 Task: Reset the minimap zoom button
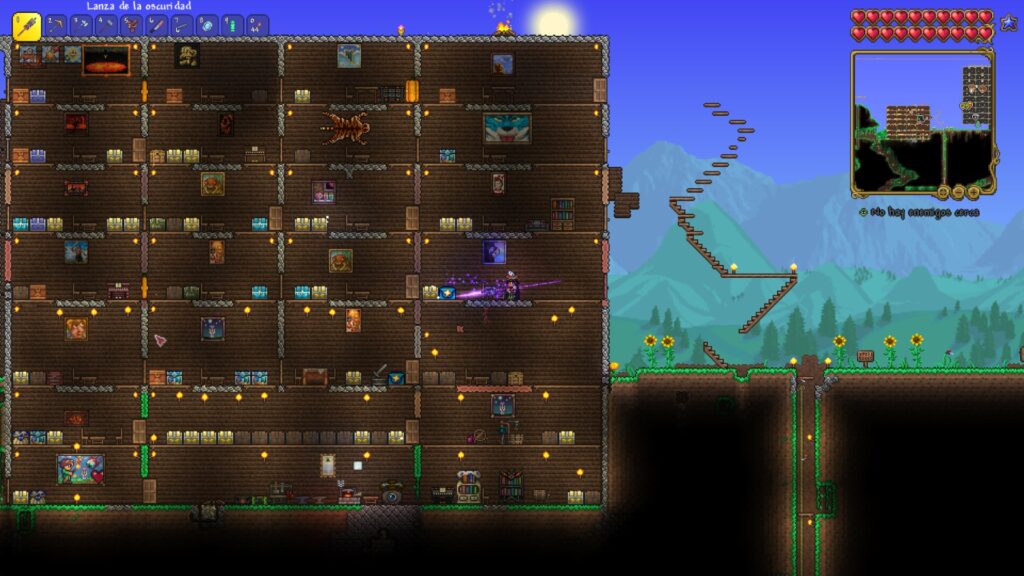tap(943, 191)
